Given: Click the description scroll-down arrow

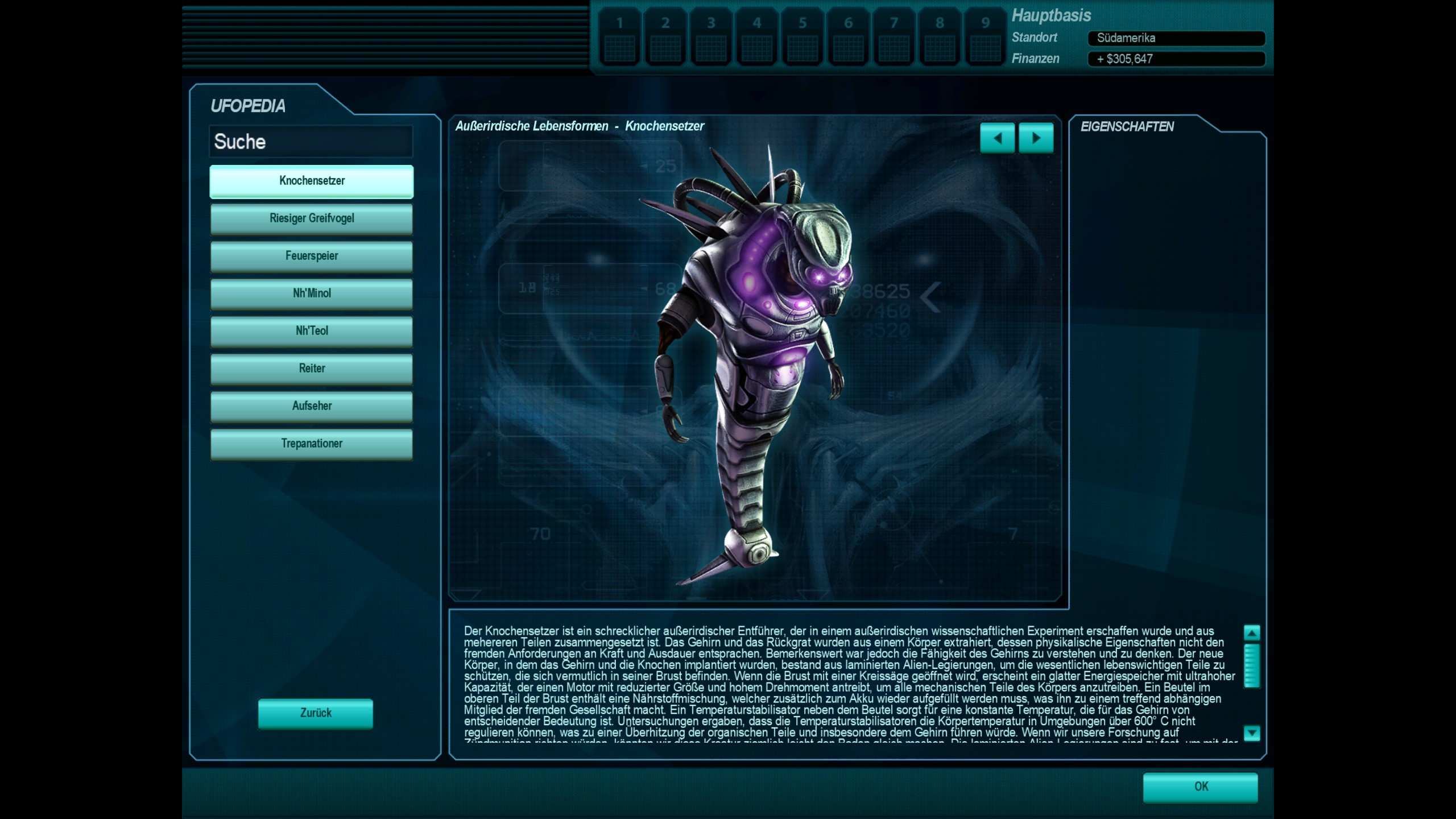Looking at the screenshot, I should 1252,733.
